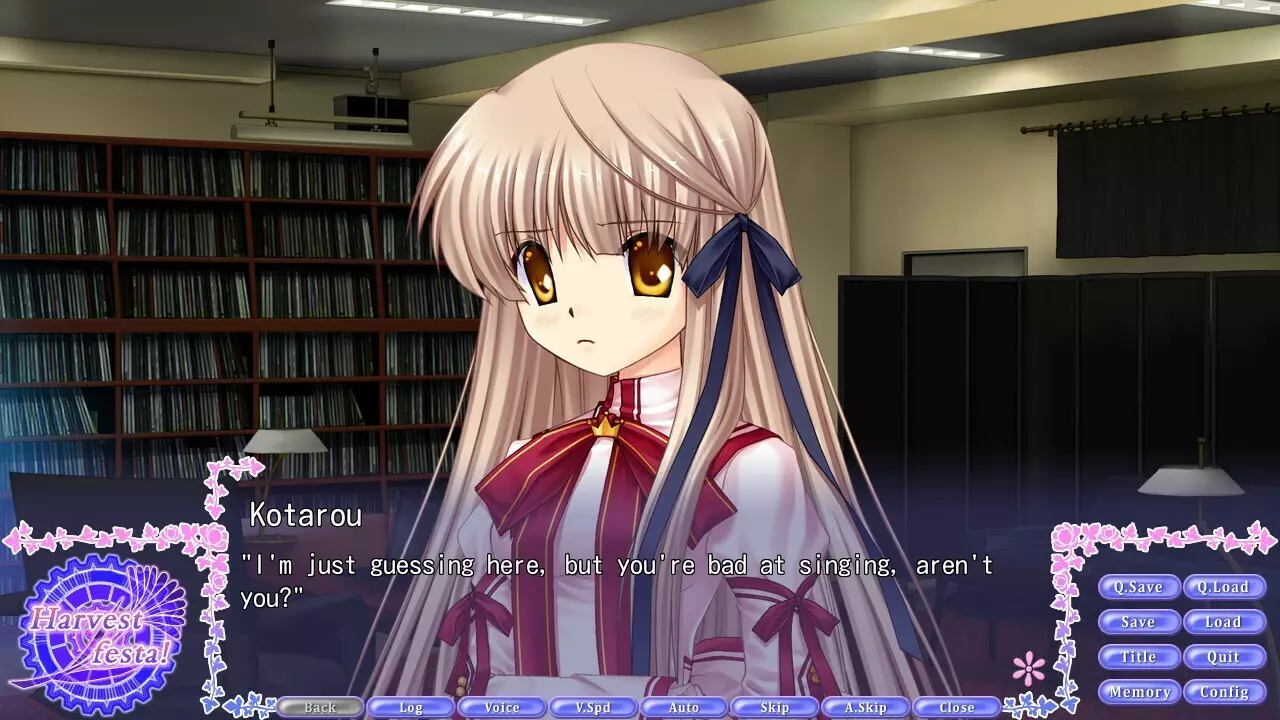Open the Memory scene gallery
Image resolution: width=1280 pixels, height=720 pixels.
(x=1140, y=691)
